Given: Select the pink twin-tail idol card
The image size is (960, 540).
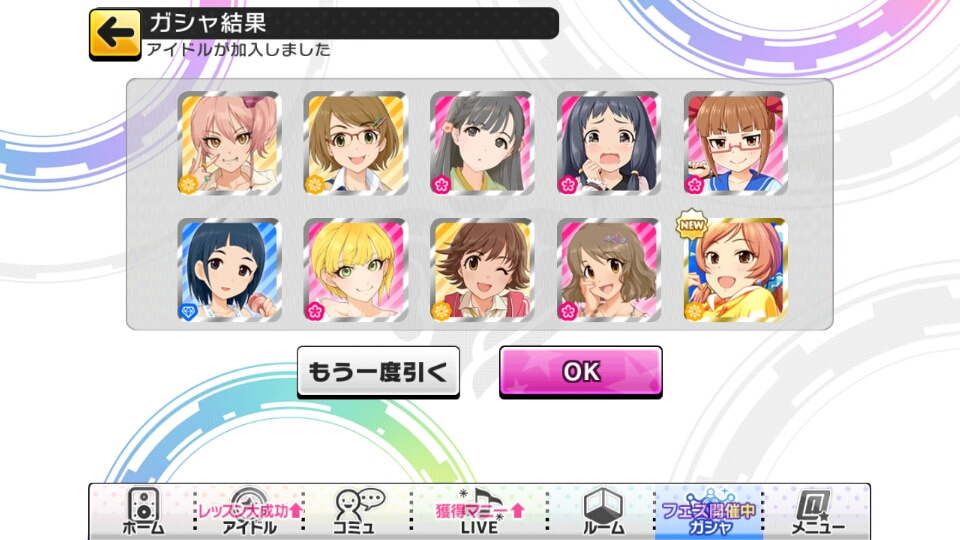Looking at the screenshot, I should (x=230, y=144).
